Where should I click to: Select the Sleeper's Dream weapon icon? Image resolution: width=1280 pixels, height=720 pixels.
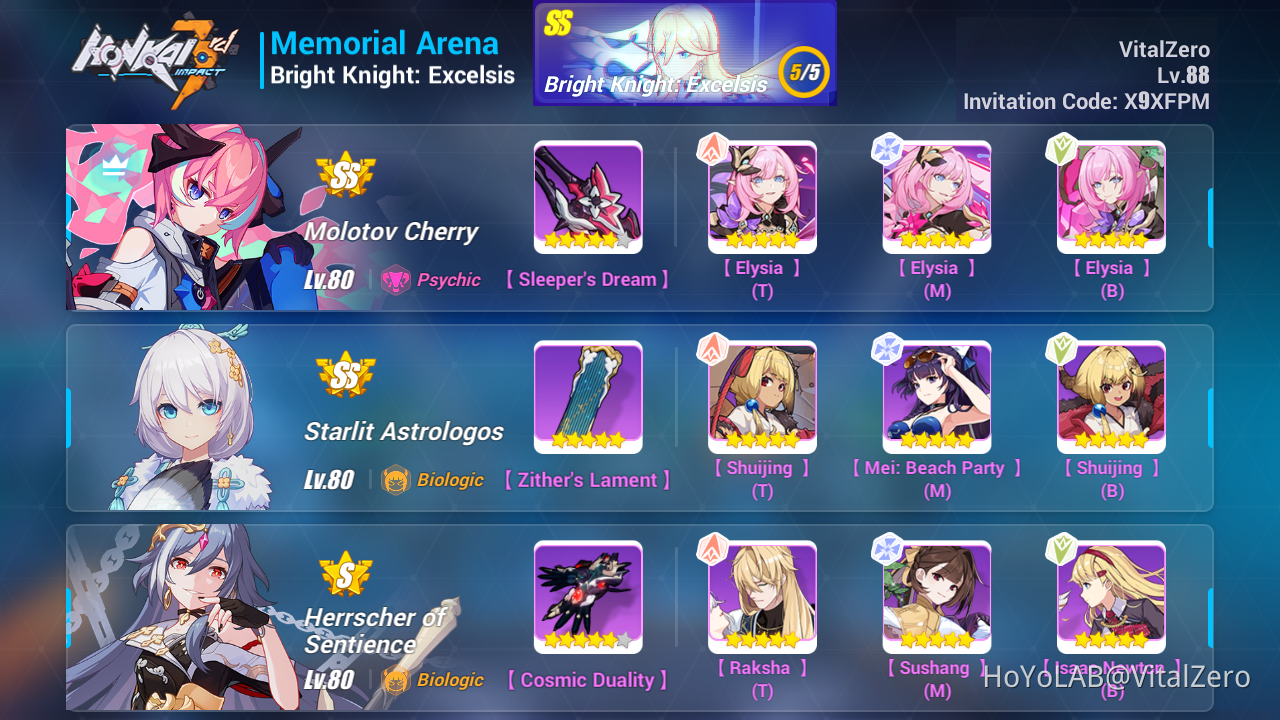pos(588,197)
